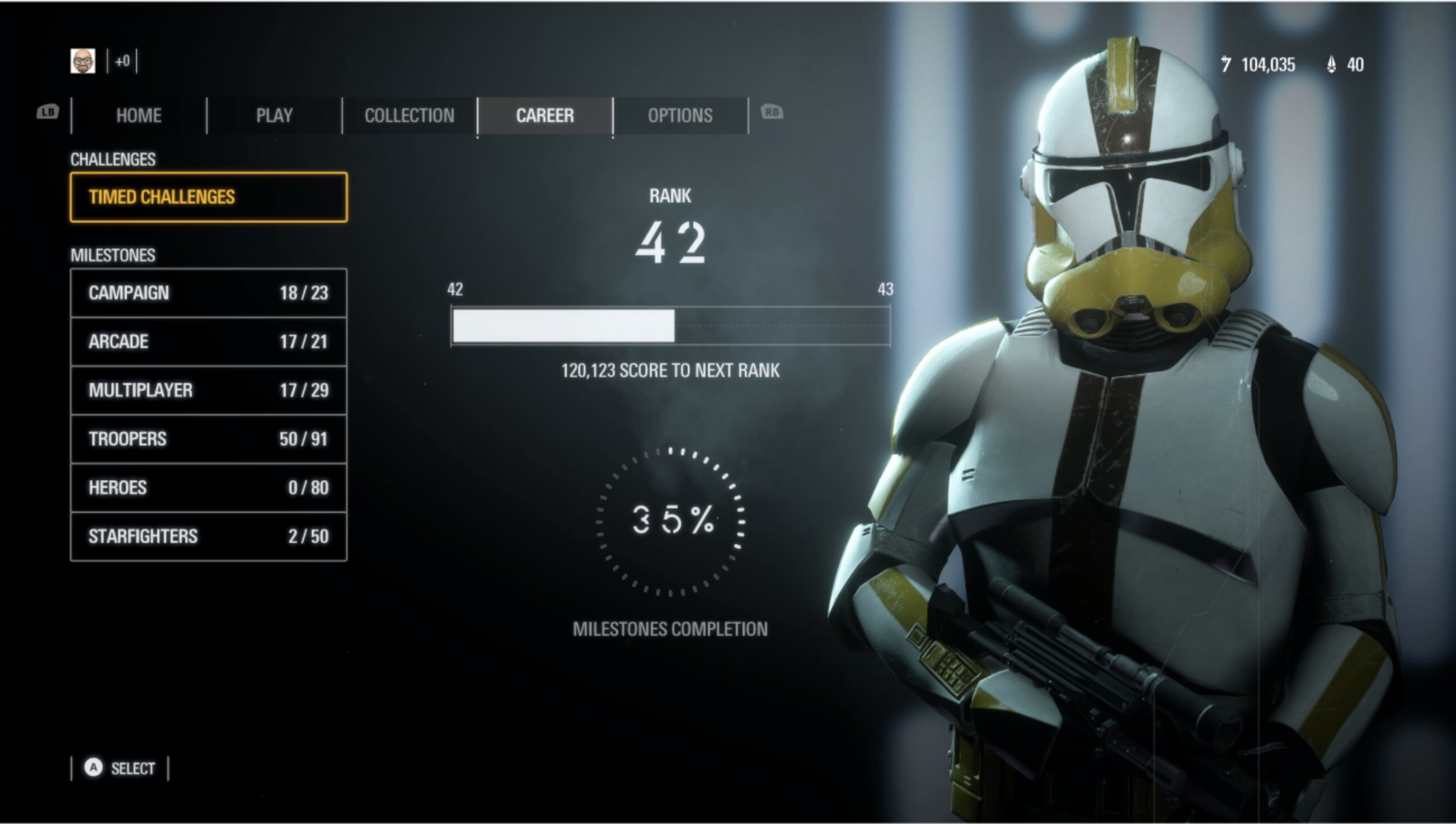The height and width of the screenshot is (824, 1456).
Task: Select the Heroes milestones entry
Action: (x=208, y=487)
